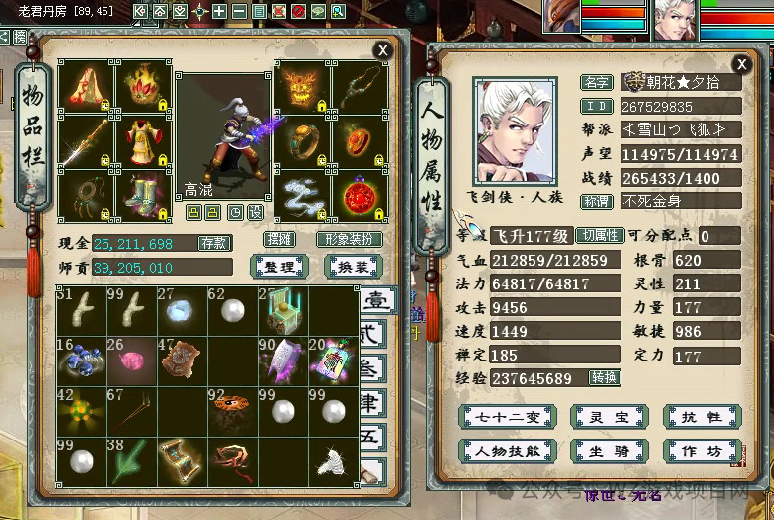The width and height of the screenshot is (774, 520).
Task: Open the 摆摊 stall button
Action: point(281,240)
